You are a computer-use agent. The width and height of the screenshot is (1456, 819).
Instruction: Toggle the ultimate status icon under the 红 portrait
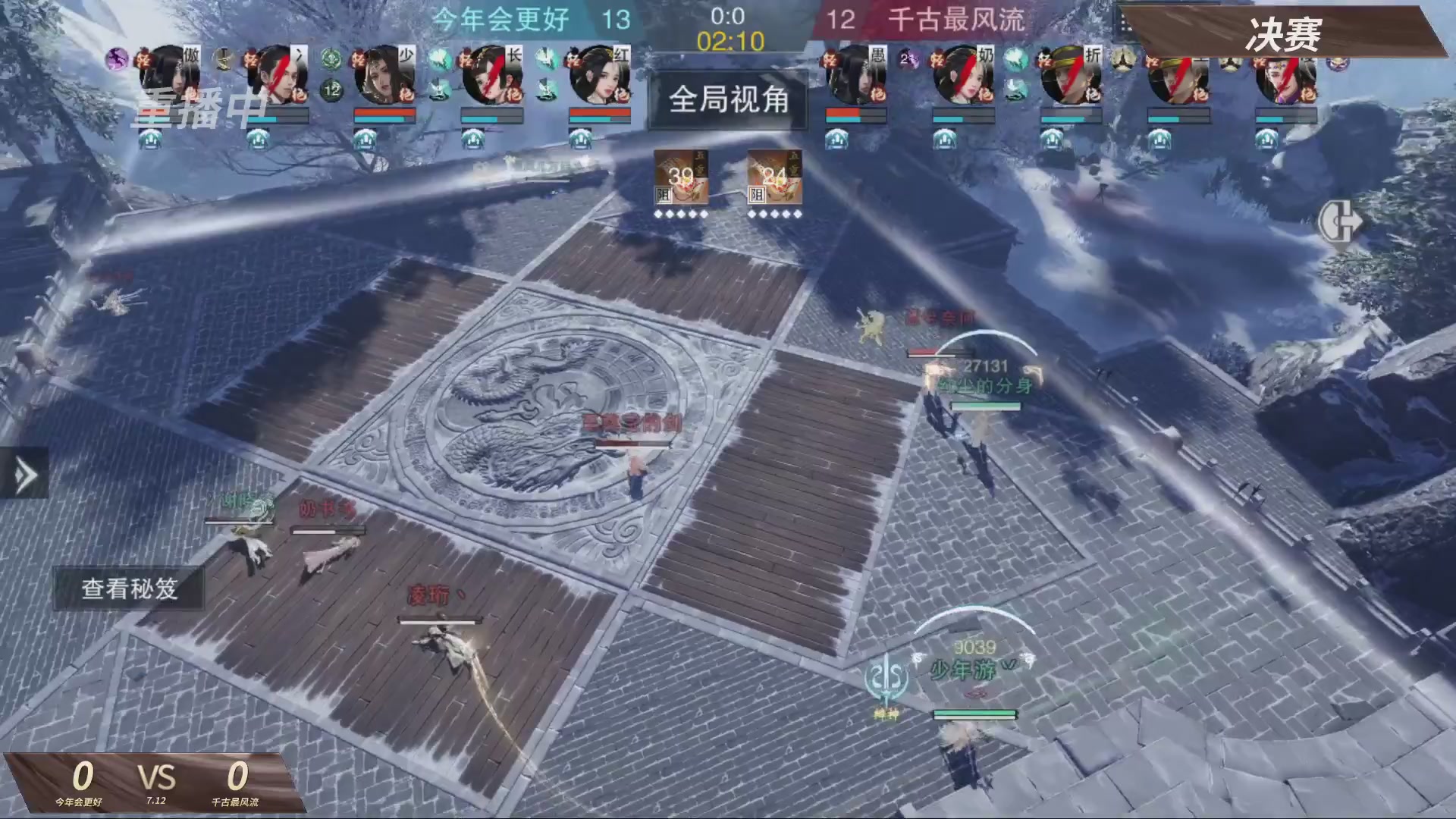(581, 137)
